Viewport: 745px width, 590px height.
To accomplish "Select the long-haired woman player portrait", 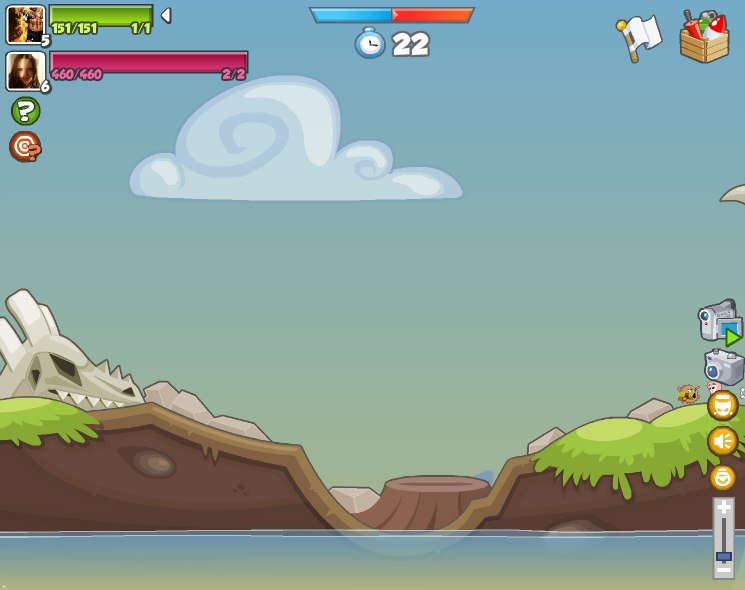I will click(x=25, y=71).
